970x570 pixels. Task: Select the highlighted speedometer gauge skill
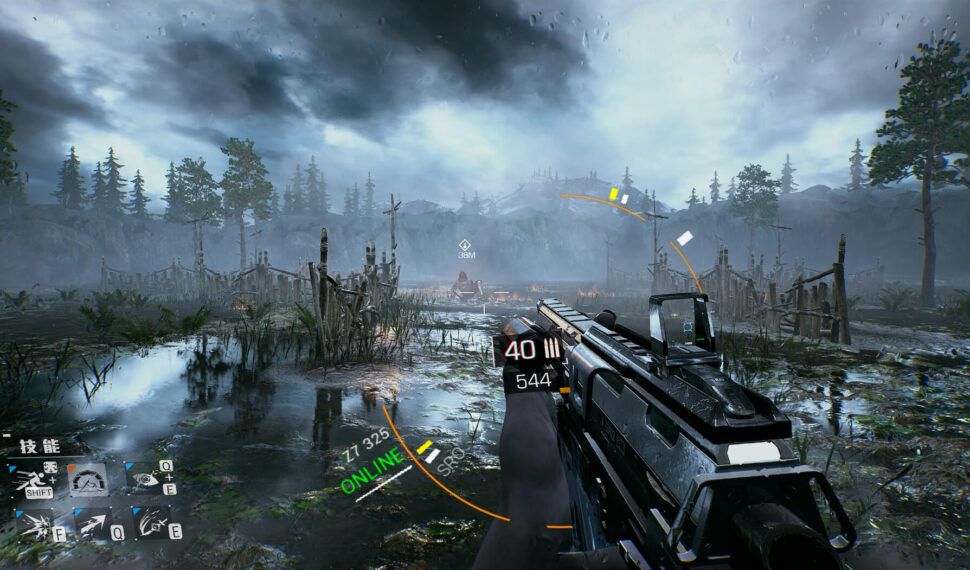coord(88,480)
